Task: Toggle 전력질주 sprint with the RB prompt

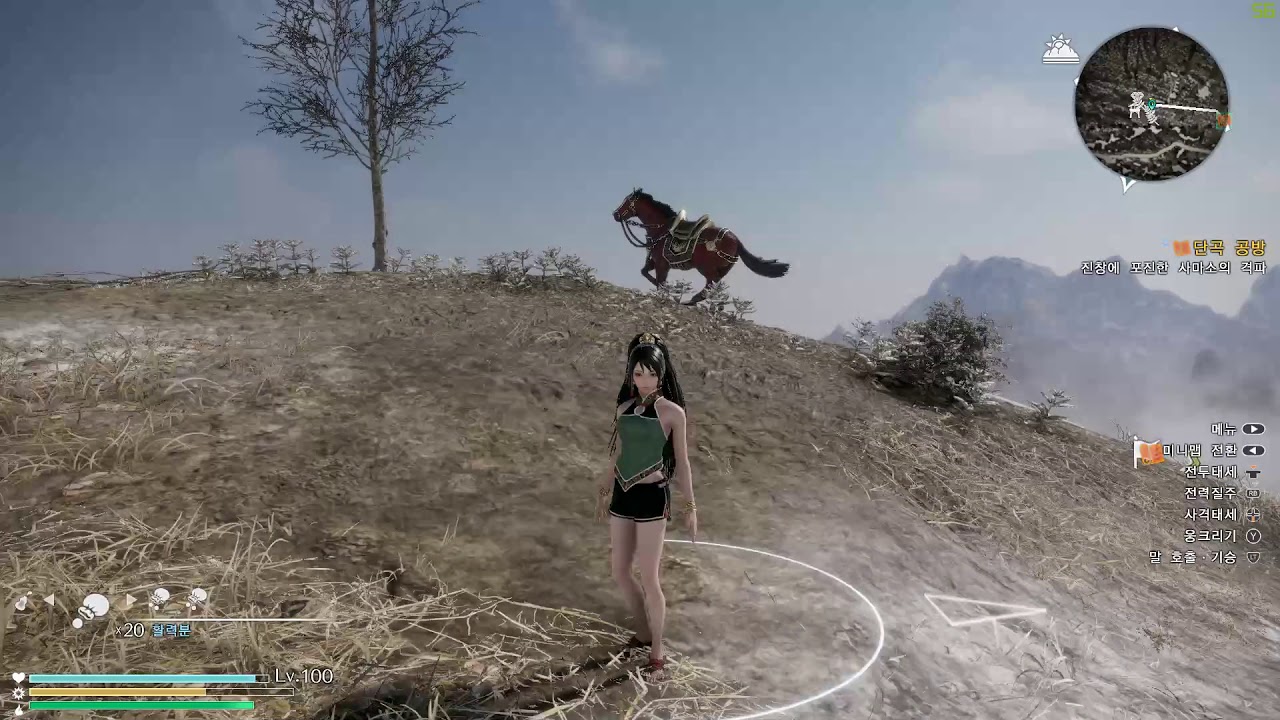Action: click(1252, 493)
